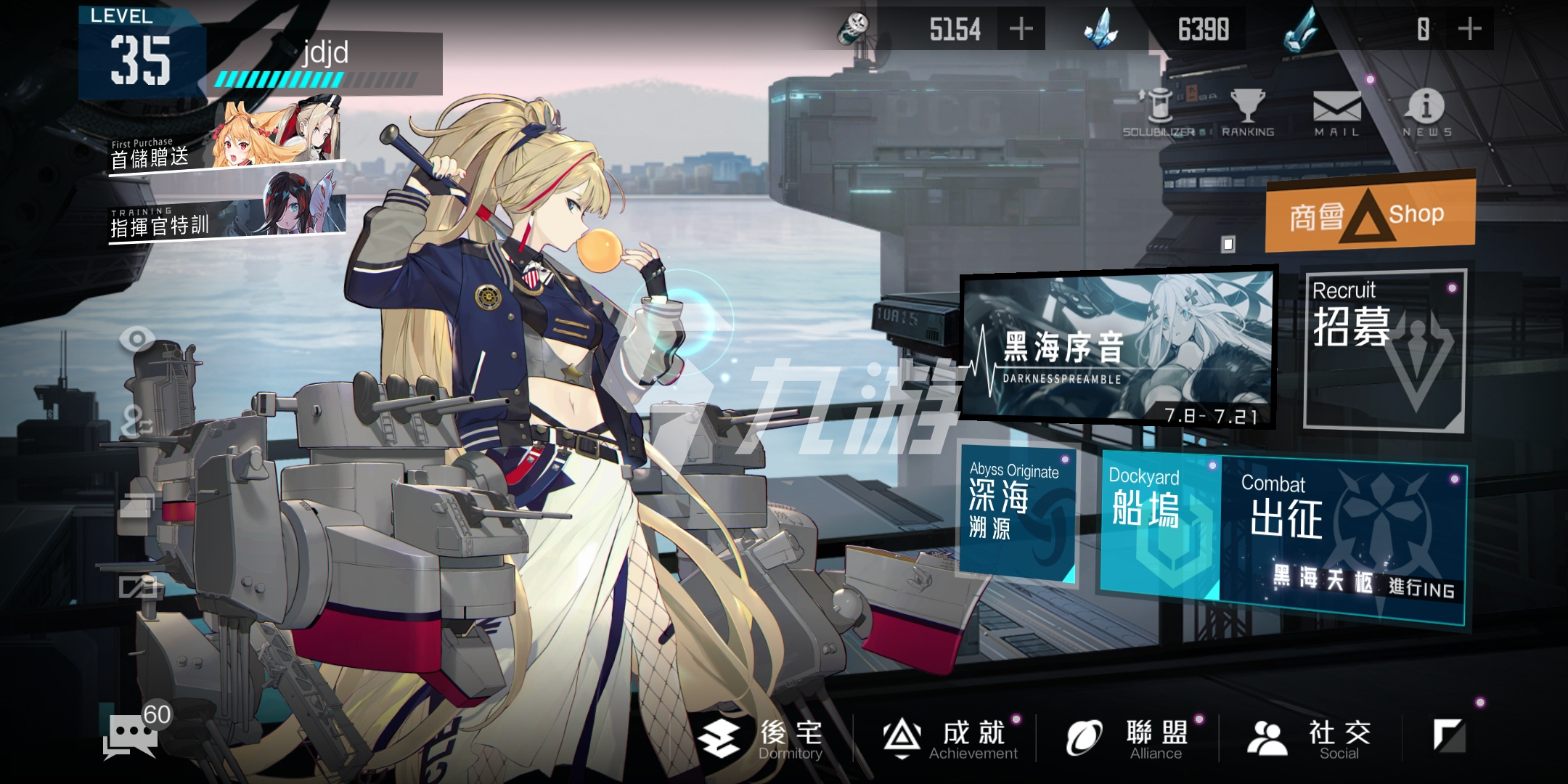1568x784 pixels.
Task: Open the orange Shop button
Action: pos(1371,213)
